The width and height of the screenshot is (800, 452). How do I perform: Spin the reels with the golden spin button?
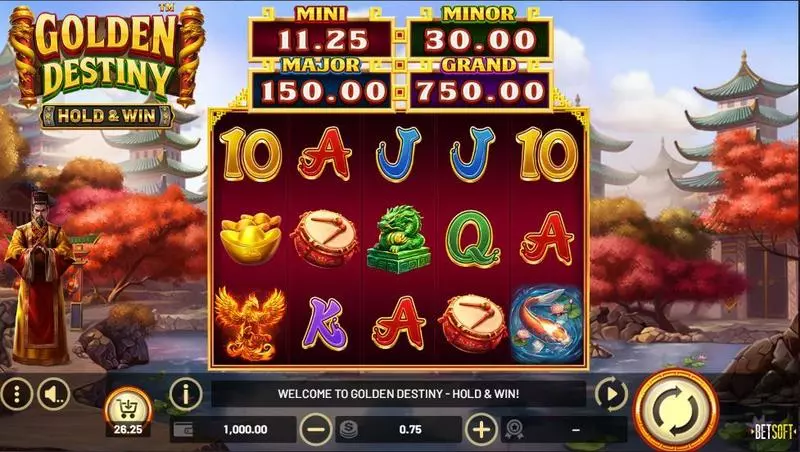pos(676,408)
